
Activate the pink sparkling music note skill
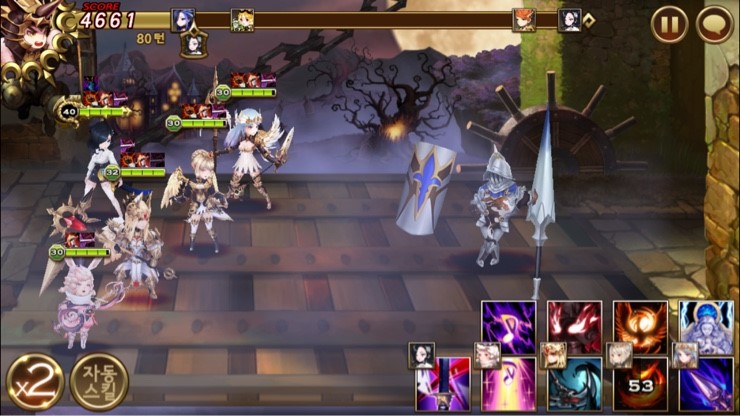coord(509,383)
